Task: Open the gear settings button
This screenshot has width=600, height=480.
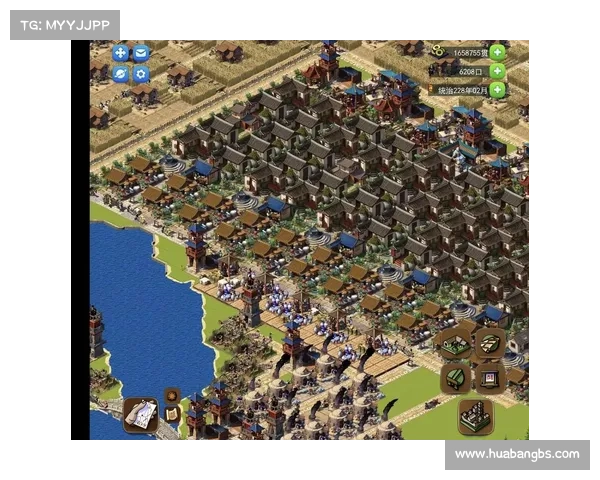Action: [x=141, y=73]
